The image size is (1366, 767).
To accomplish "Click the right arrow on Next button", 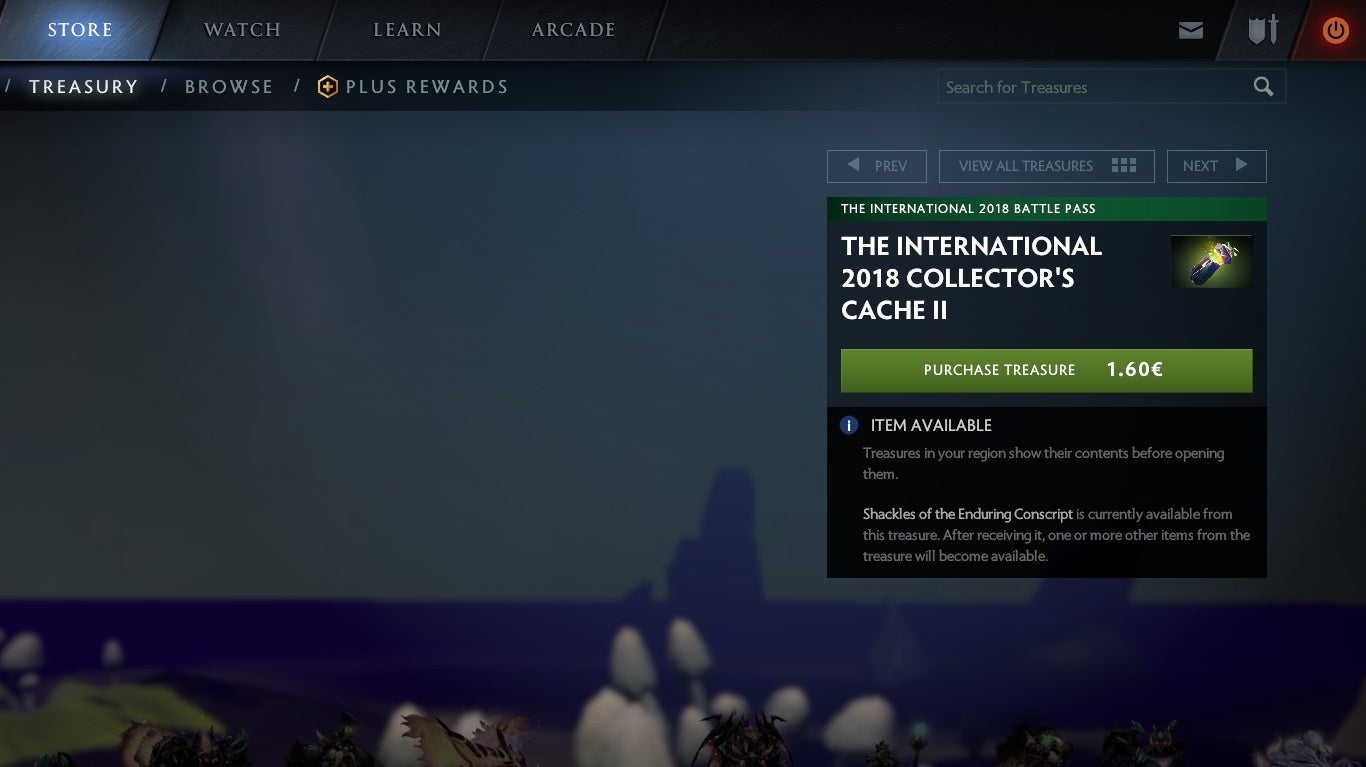I will pyautogui.click(x=1242, y=165).
